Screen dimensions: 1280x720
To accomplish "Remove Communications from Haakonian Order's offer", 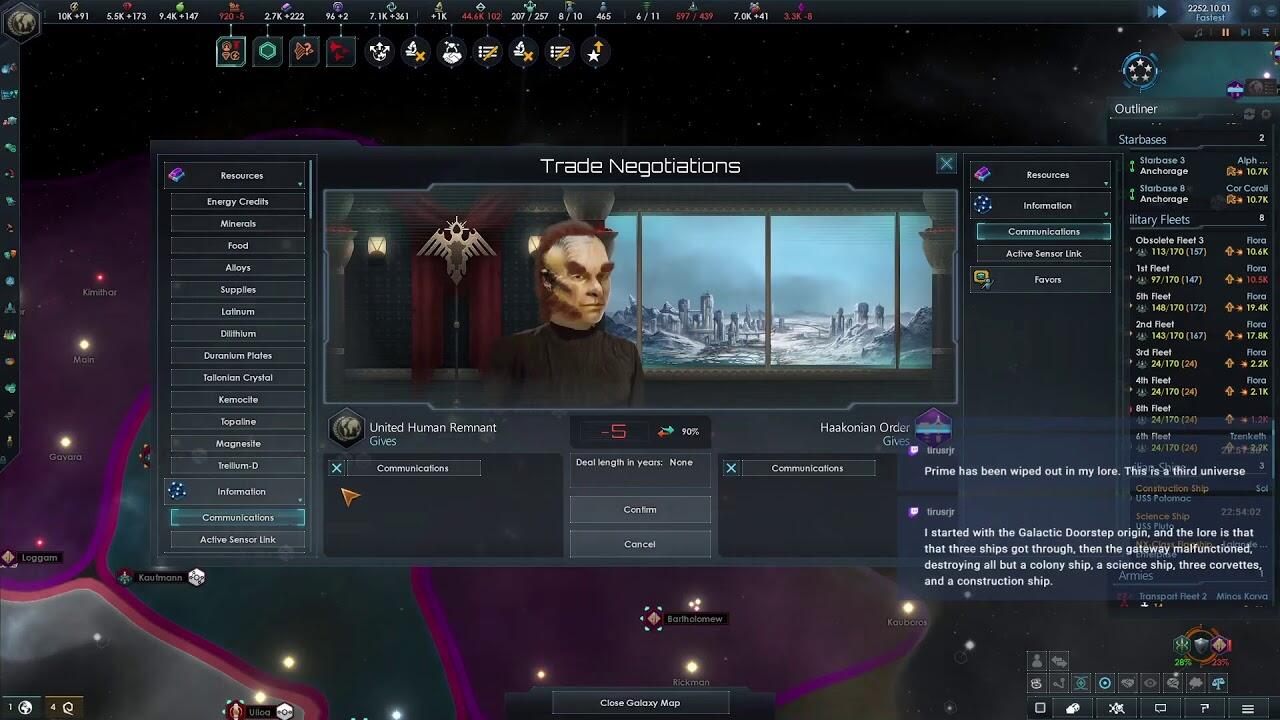I will [x=731, y=468].
